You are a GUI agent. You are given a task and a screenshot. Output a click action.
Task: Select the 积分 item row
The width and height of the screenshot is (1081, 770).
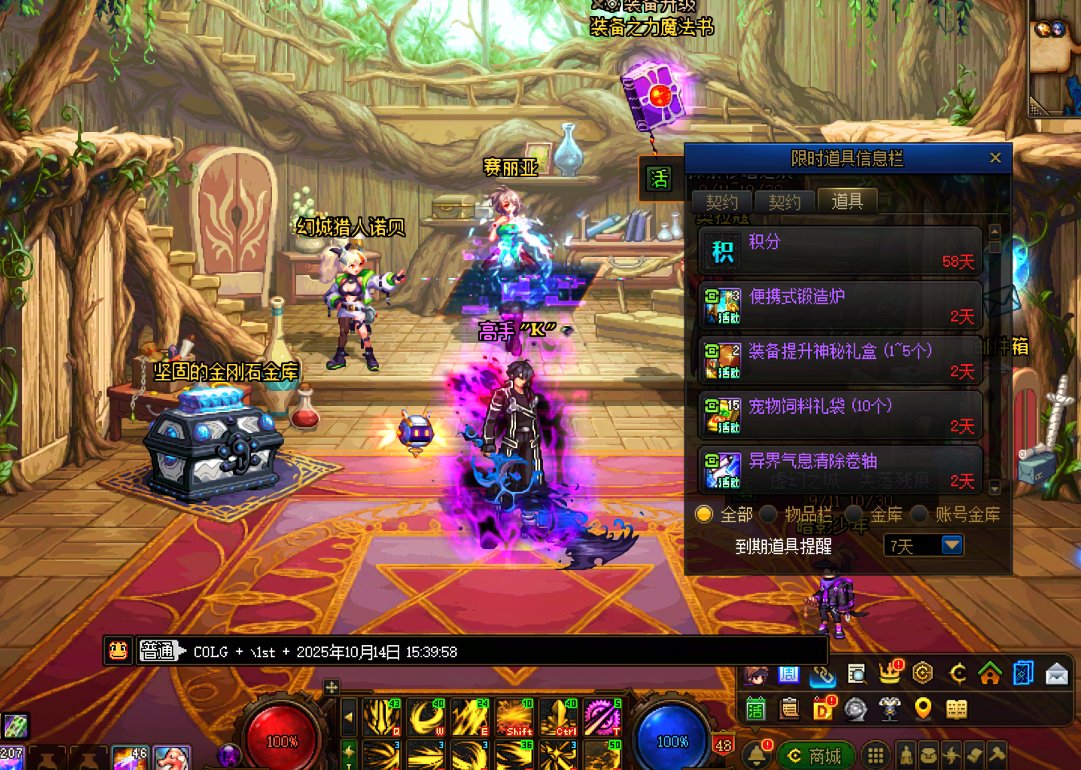(x=840, y=250)
